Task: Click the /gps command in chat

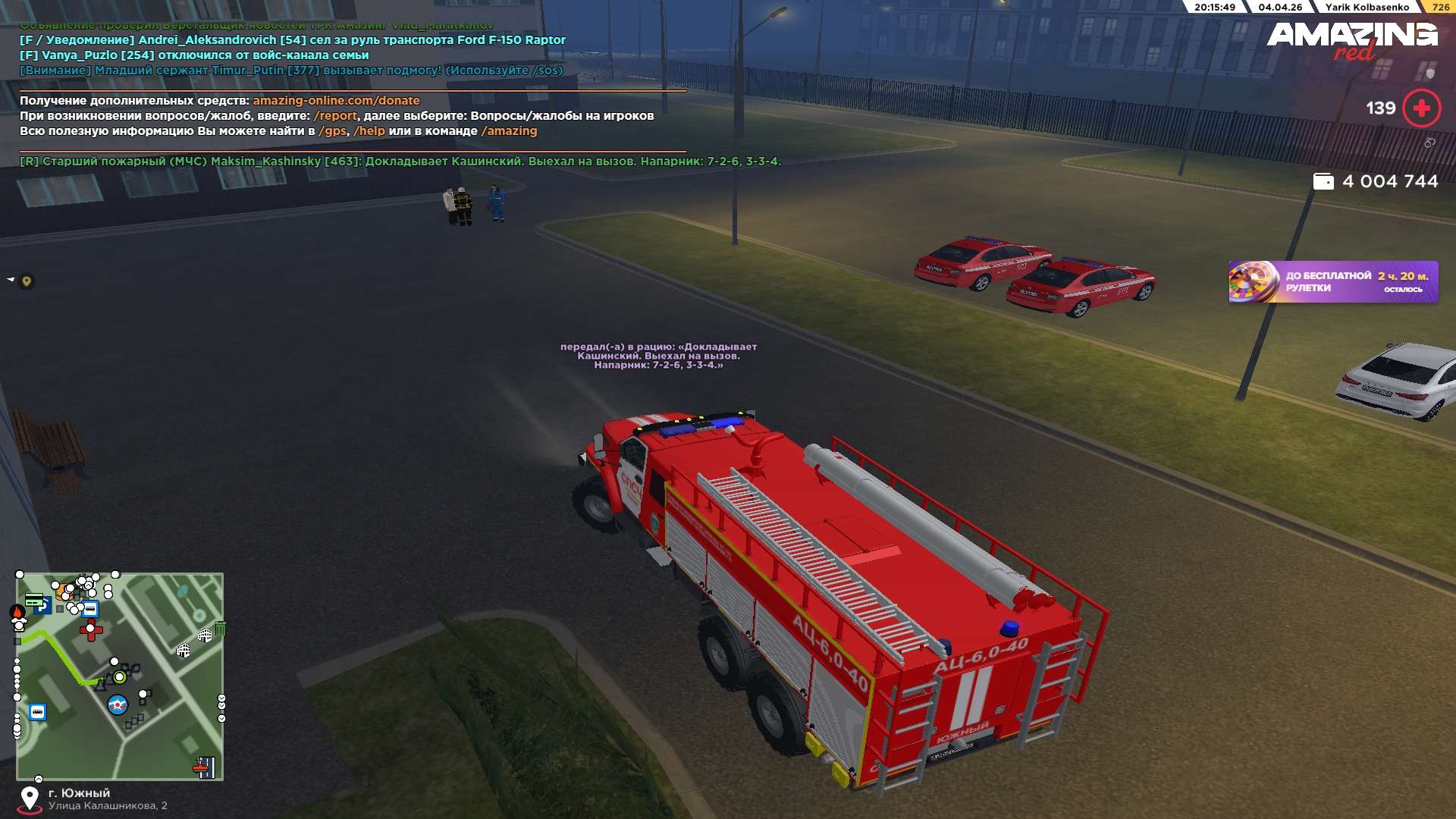Action: click(x=332, y=131)
